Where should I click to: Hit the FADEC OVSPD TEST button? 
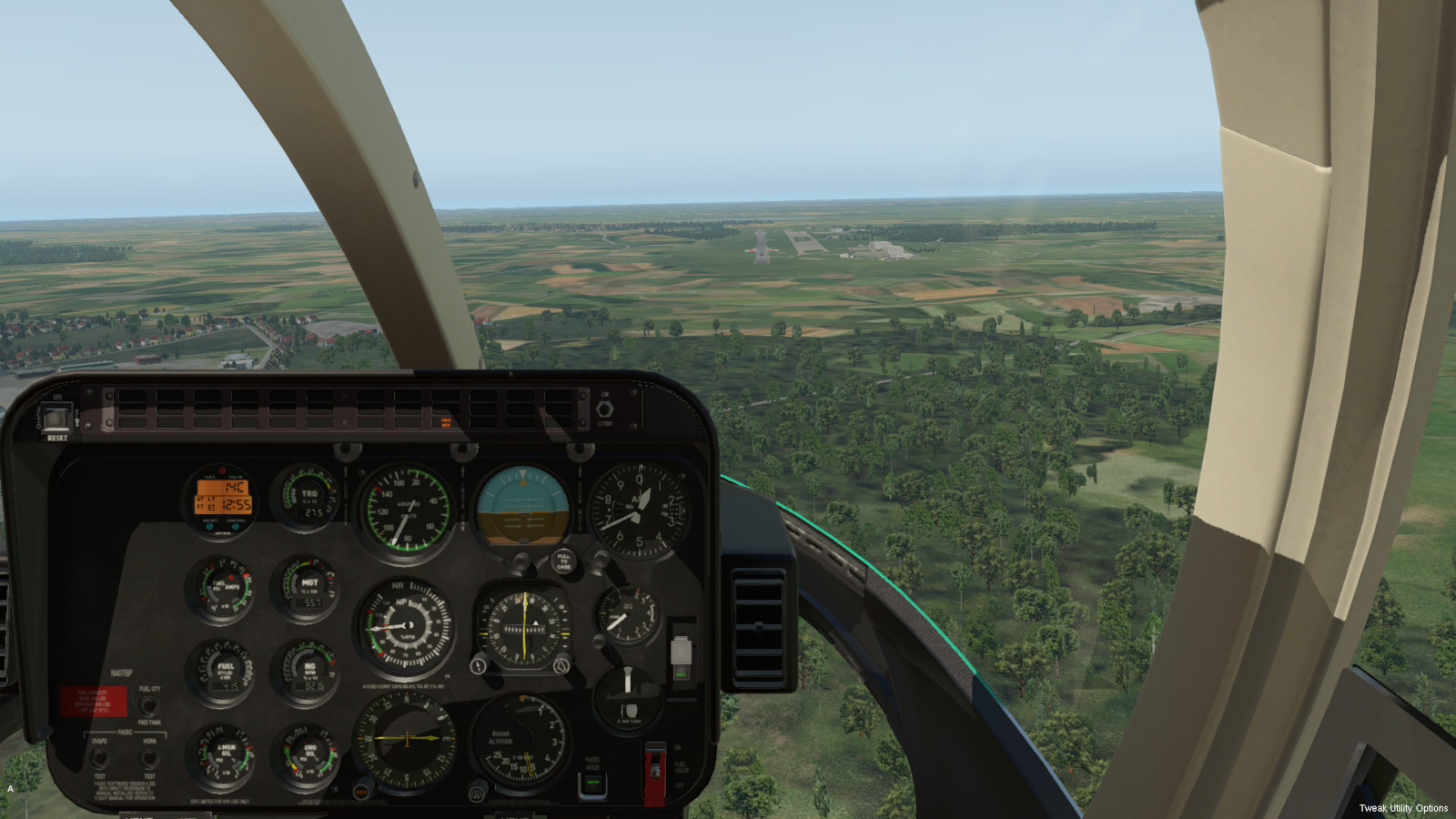[100, 757]
